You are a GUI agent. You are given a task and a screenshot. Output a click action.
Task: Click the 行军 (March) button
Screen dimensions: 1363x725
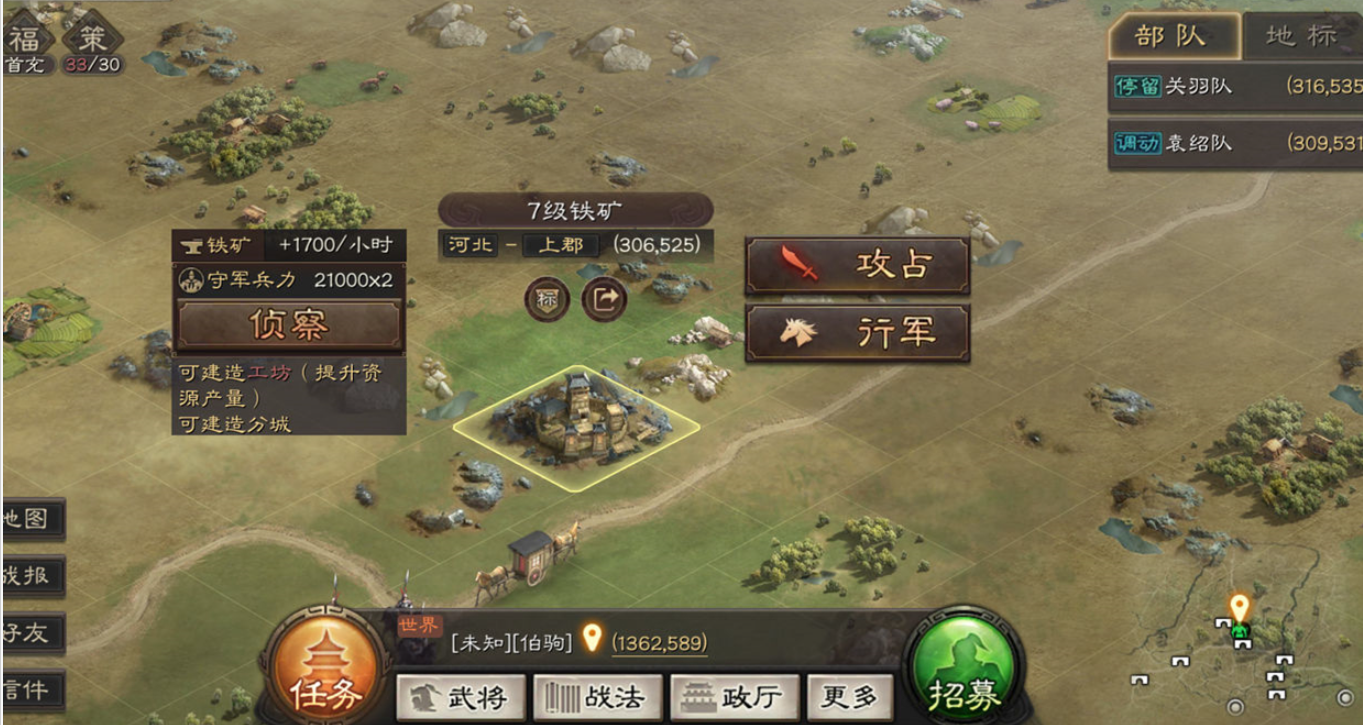858,333
